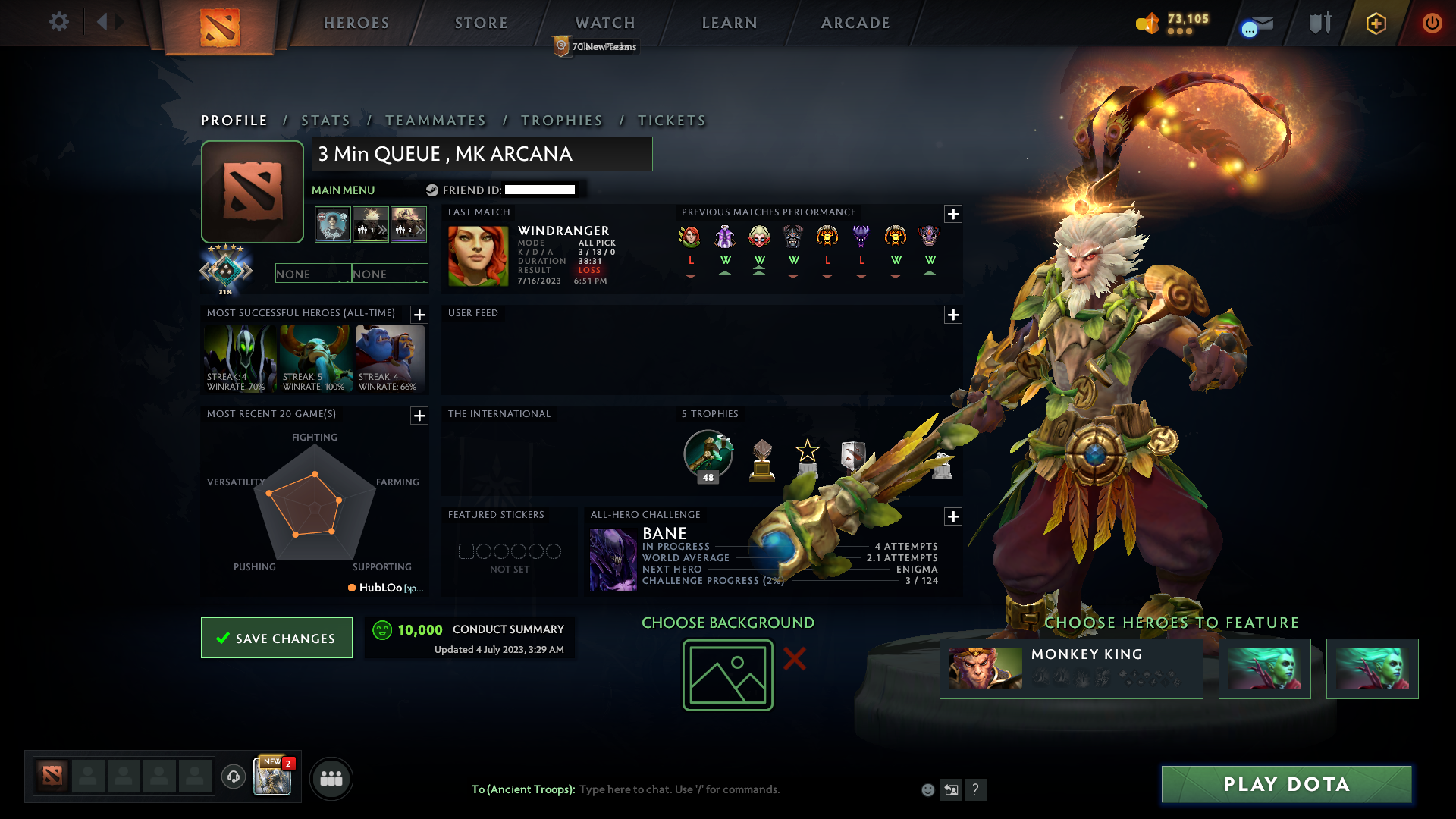Open party finder via the three-people icon
Viewport: 1456px width, 819px height.
331,778
